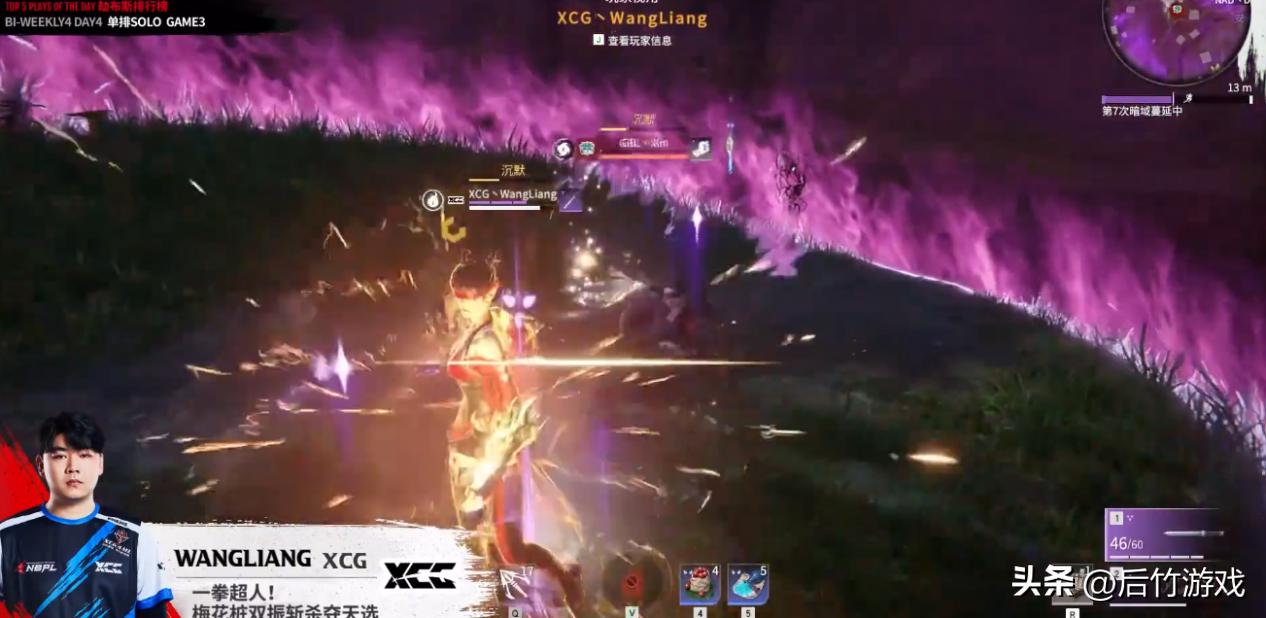
Task: Select the red armor powder item slot
Action: [699, 584]
